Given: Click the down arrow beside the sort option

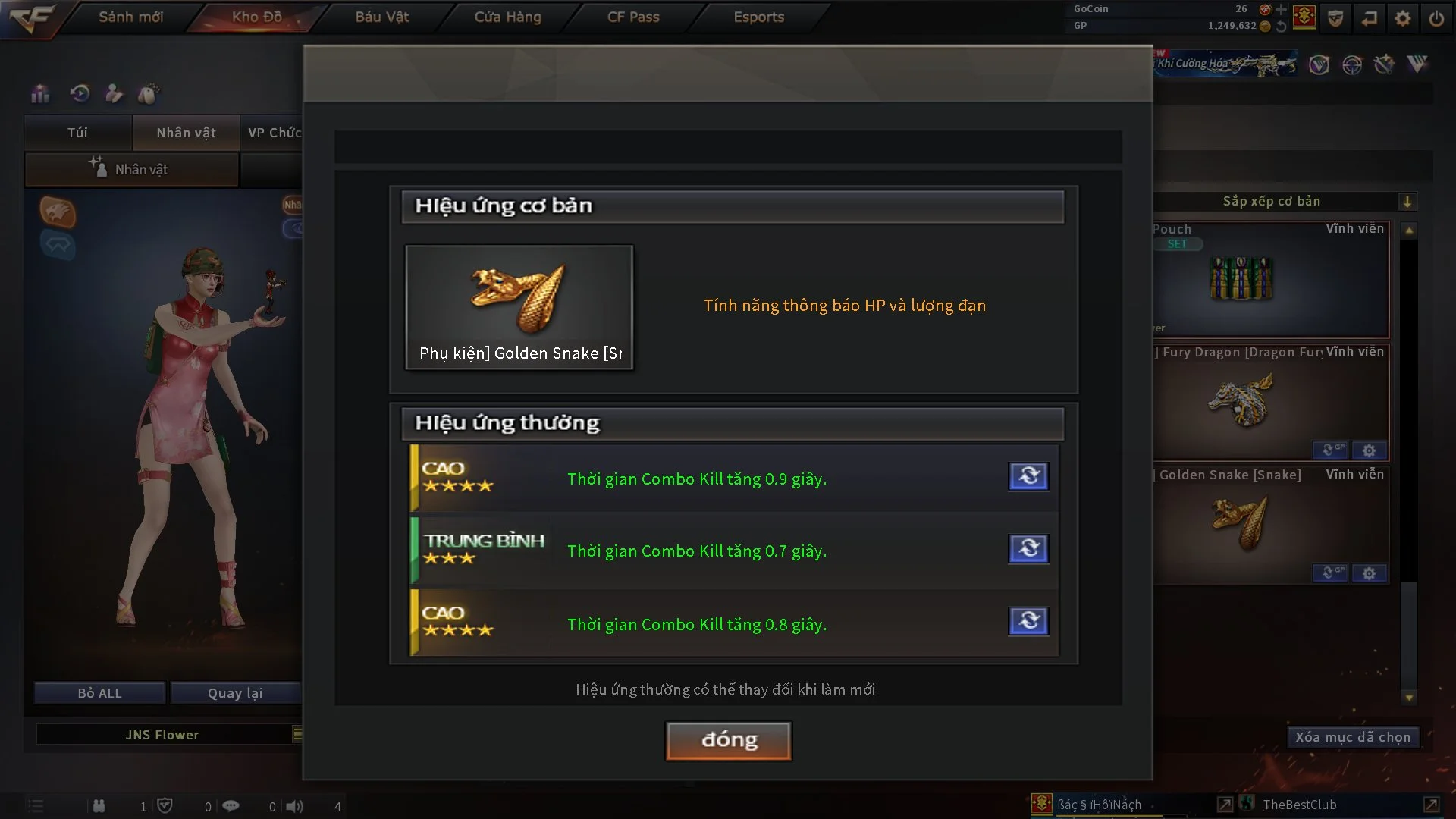Looking at the screenshot, I should tap(1407, 201).
